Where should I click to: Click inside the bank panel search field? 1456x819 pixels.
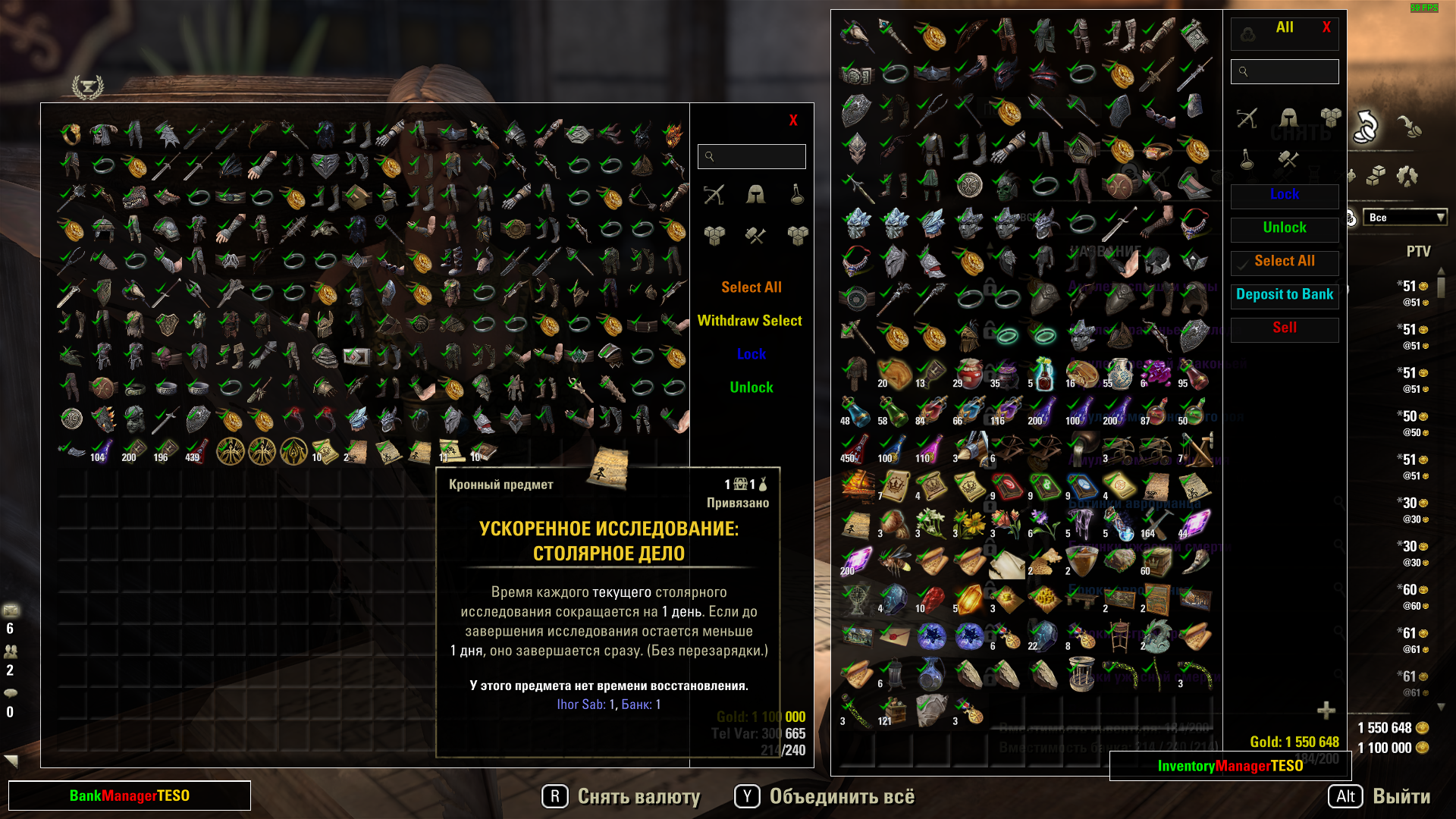pyautogui.click(x=752, y=156)
